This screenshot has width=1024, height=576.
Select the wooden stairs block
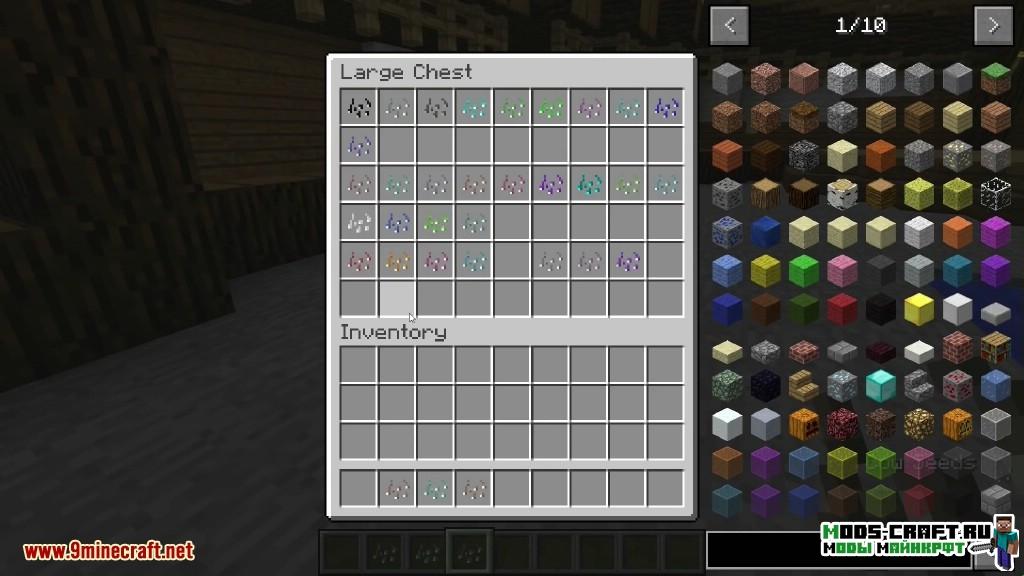coord(803,385)
